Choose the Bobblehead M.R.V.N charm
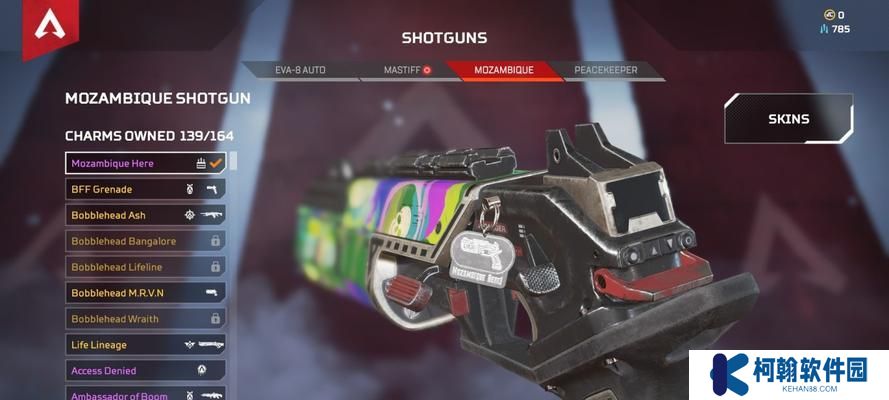 pos(145,293)
